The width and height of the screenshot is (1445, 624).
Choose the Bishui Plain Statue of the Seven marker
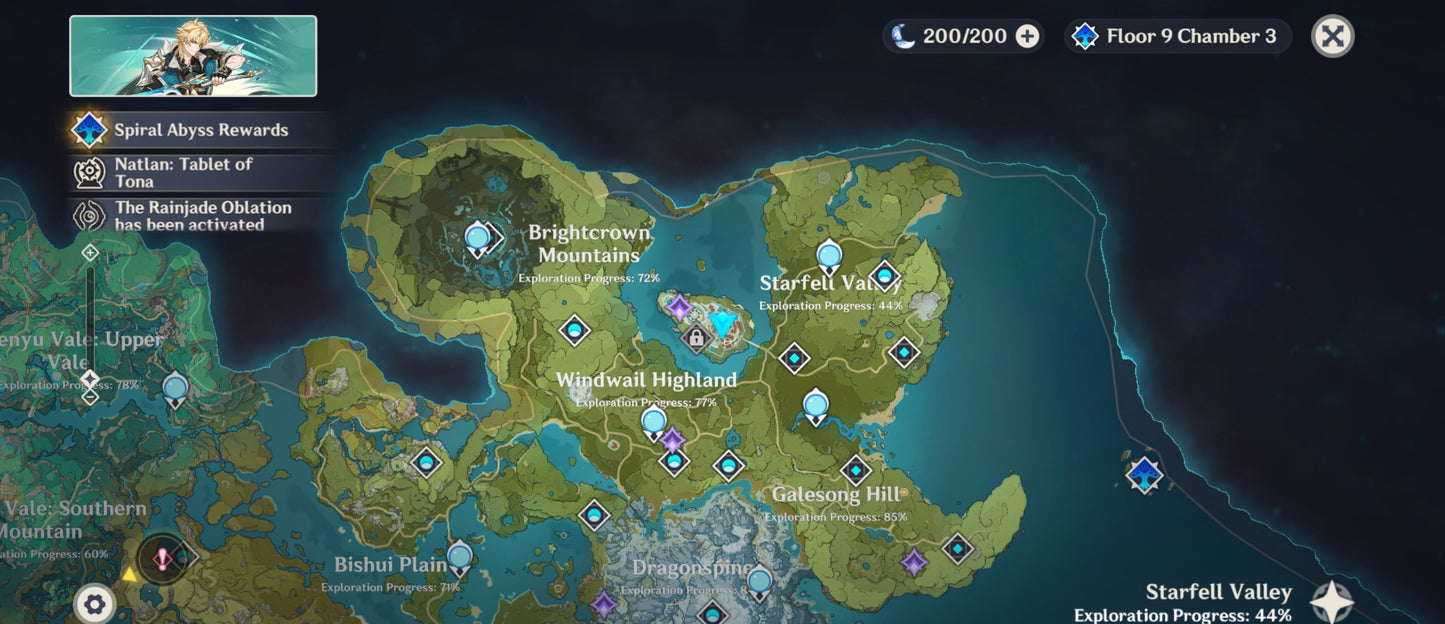[x=460, y=557]
